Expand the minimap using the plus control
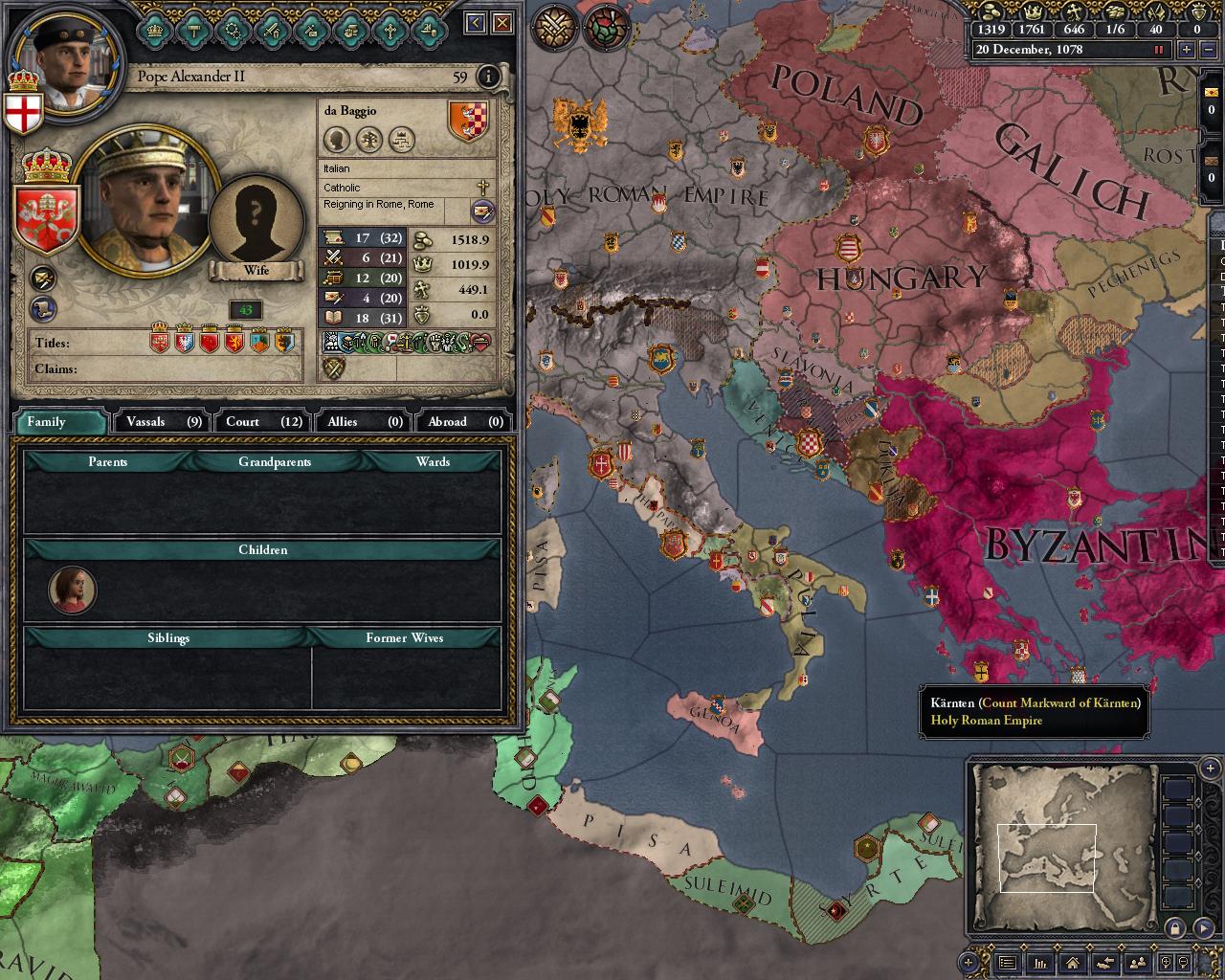1225x980 pixels. coord(1208,768)
